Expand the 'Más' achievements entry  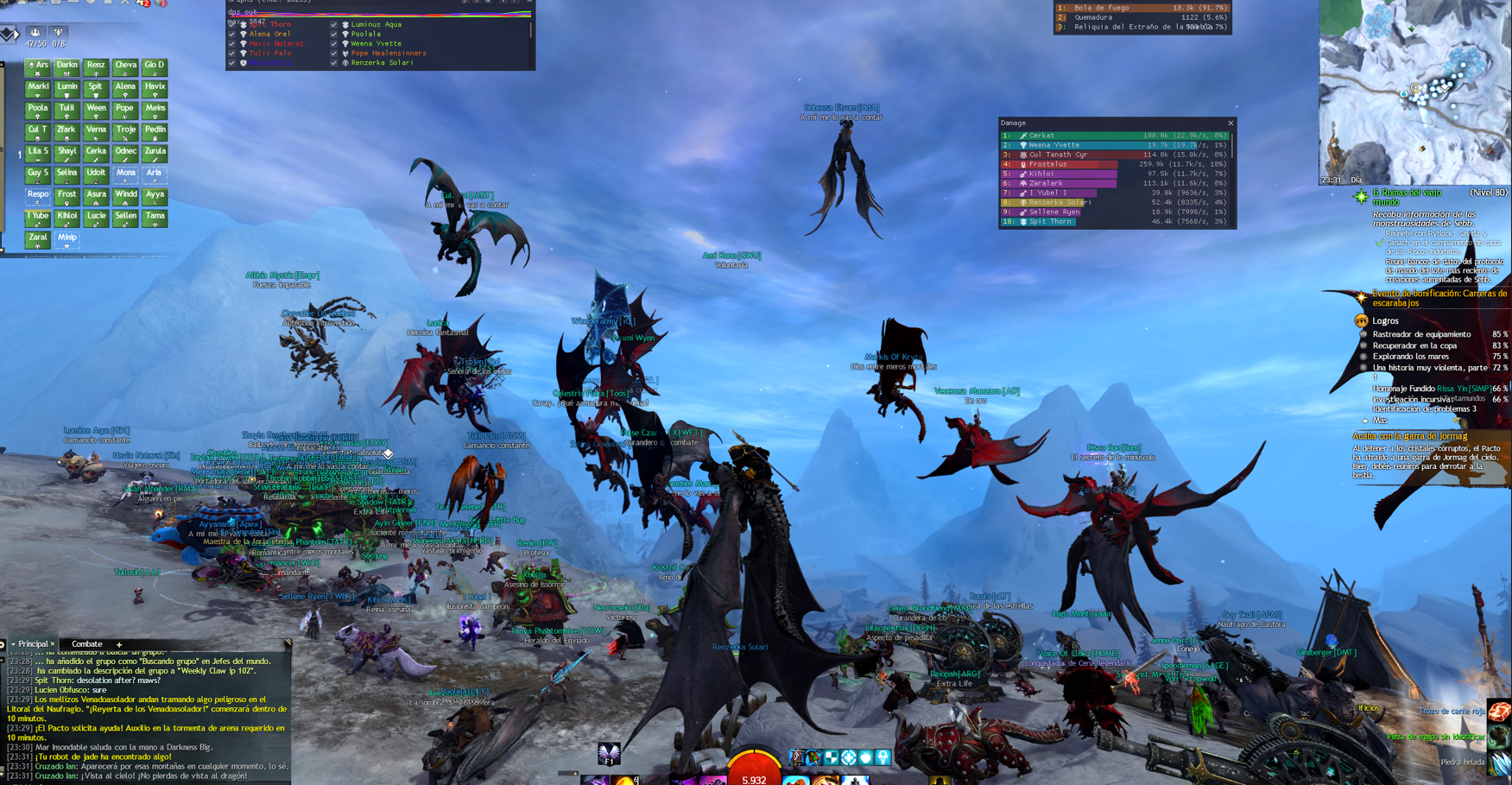(x=1380, y=421)
